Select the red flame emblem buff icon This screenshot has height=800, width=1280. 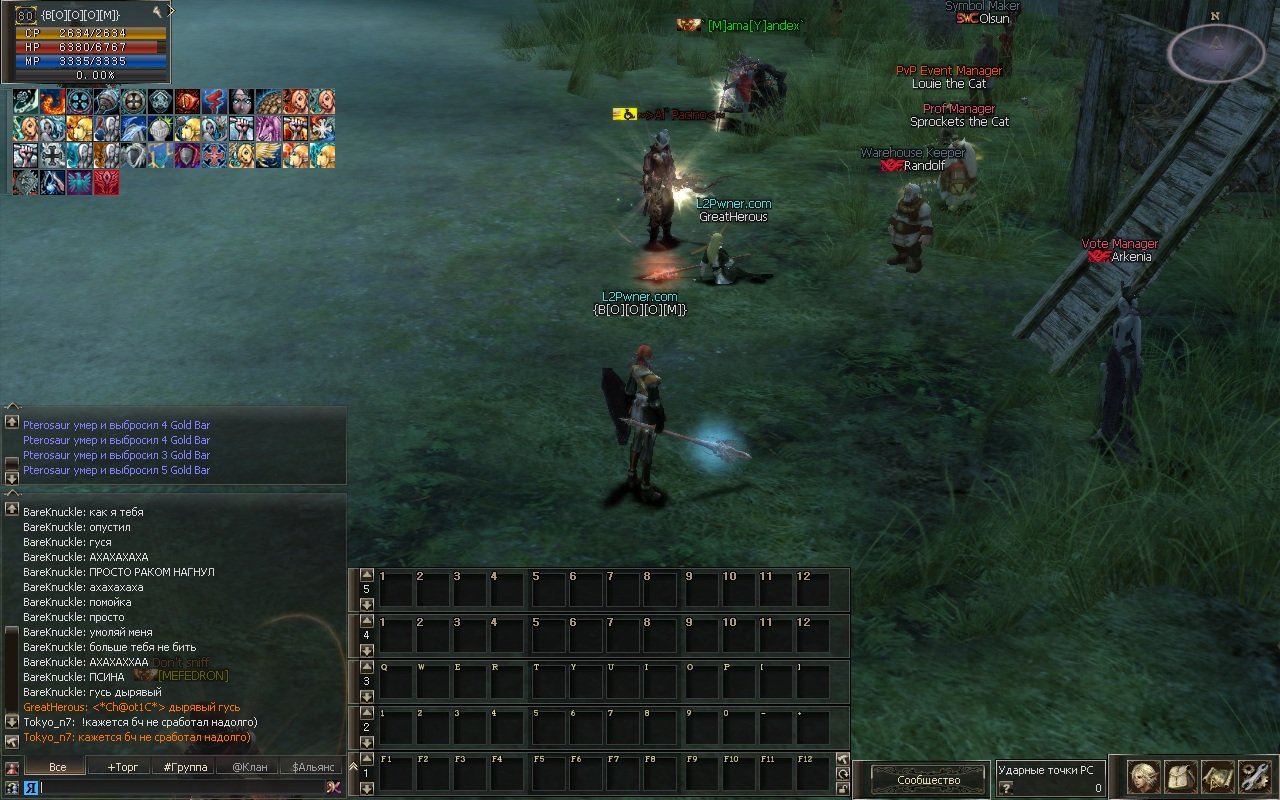106,183
